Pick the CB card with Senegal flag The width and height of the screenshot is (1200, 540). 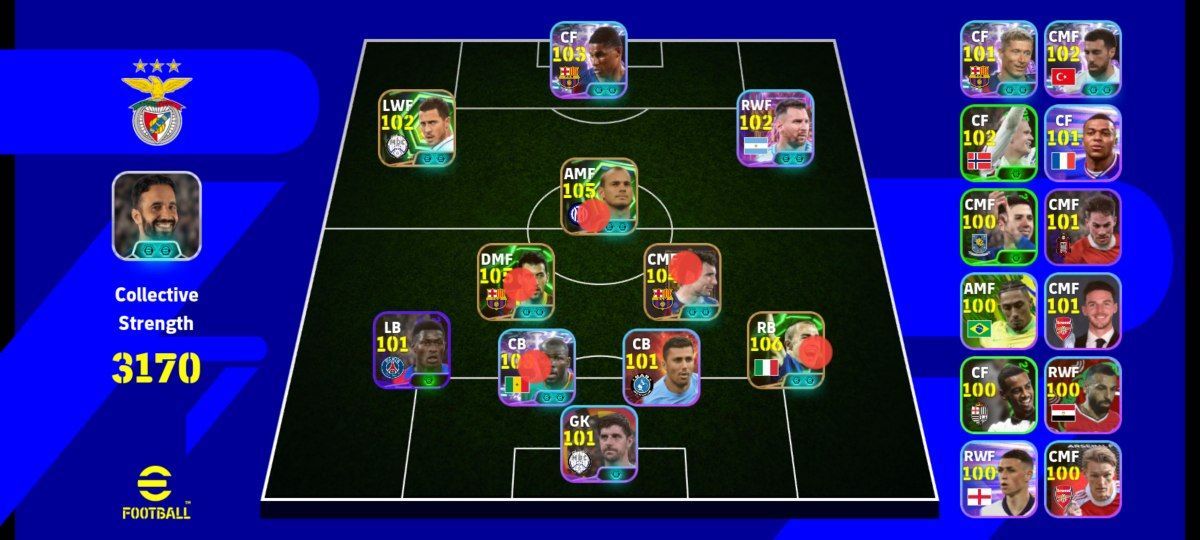pos(536,366)
